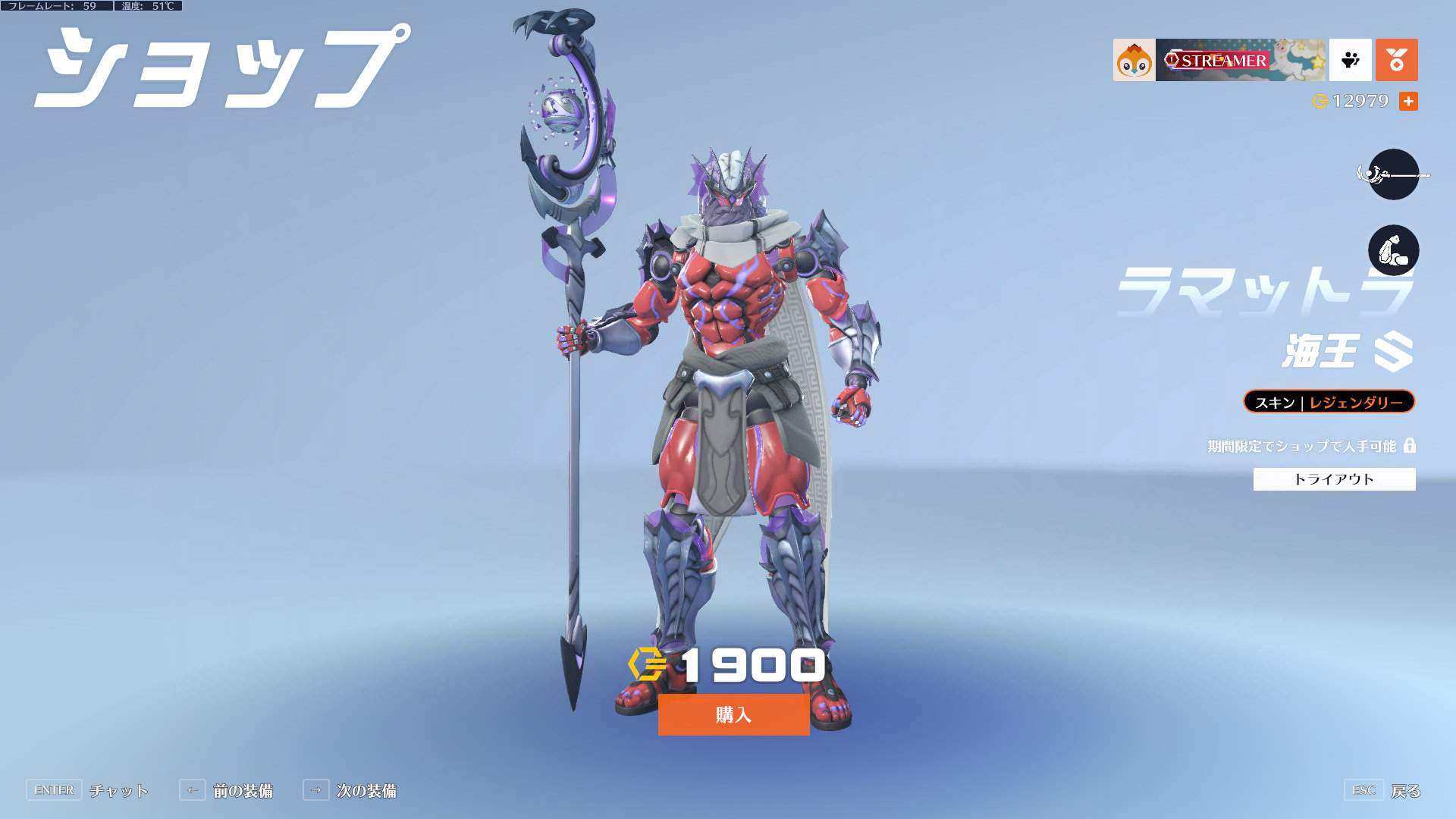The width and height of the screenshot is (1456, 819).
Task: Show the previous equipment (前の装備)
Action: (242, 791)
